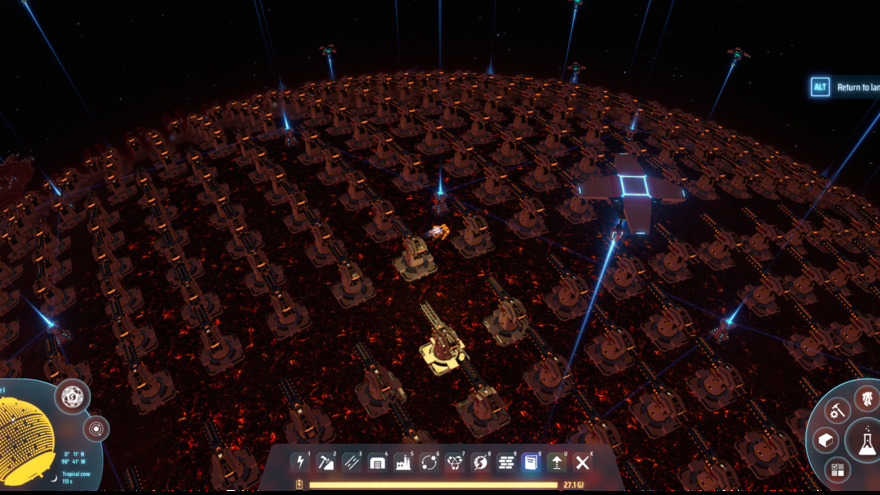This screenshot has height=495, width=880.
Task: Open the conveyor belt build category
Action: pyautogui.click(x=352, y=461)
